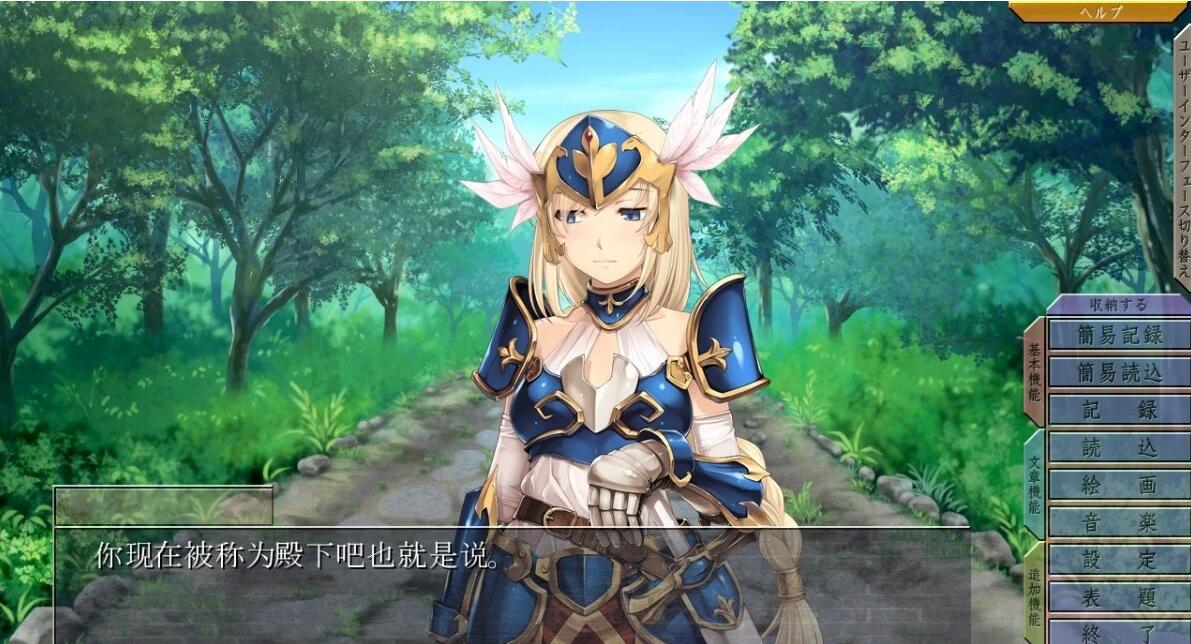Return to title with 表題
1191x644 pixels.
point(1119,597)
